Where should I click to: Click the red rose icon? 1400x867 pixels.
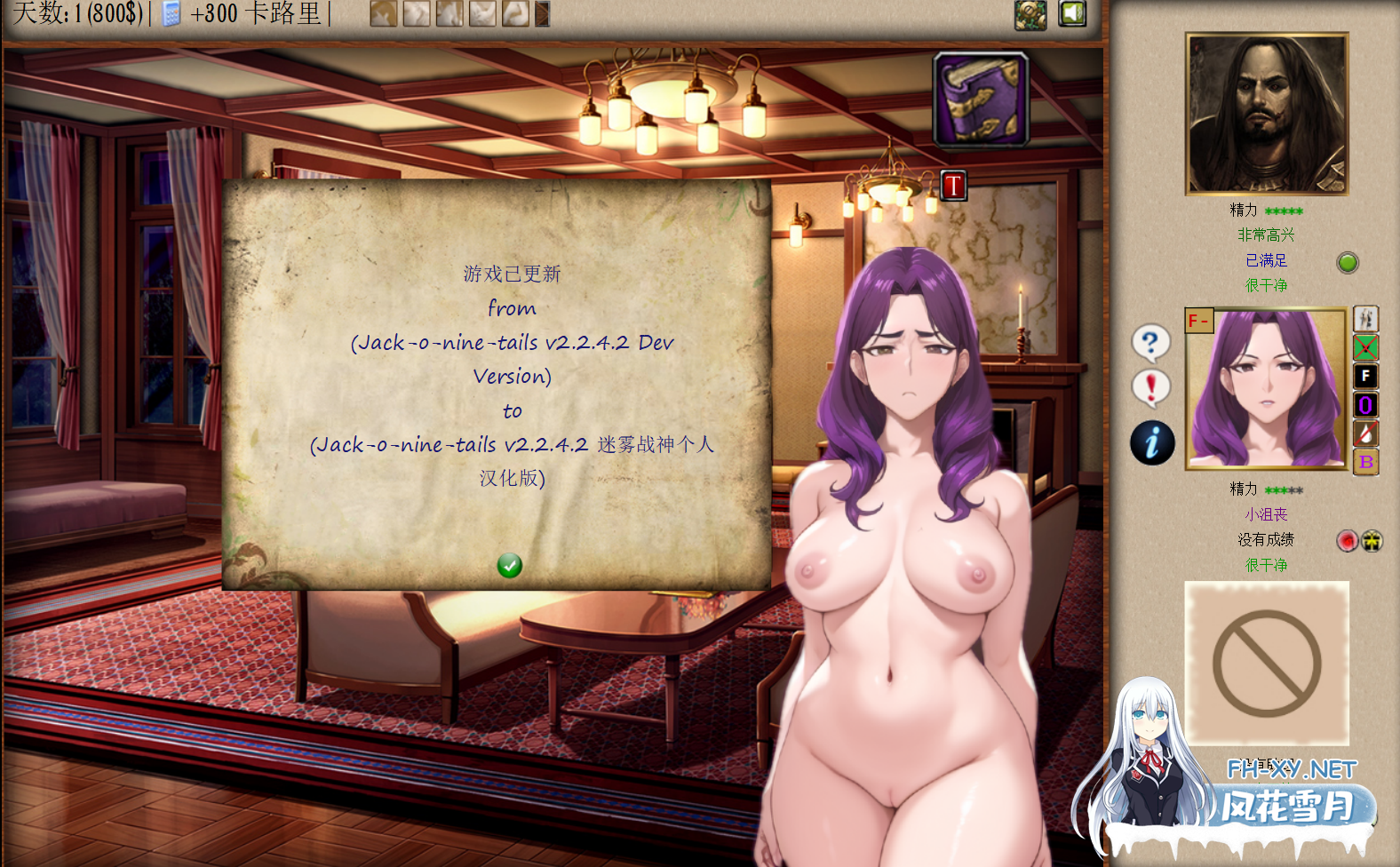pyautogui.click(x=1348, y=540)
